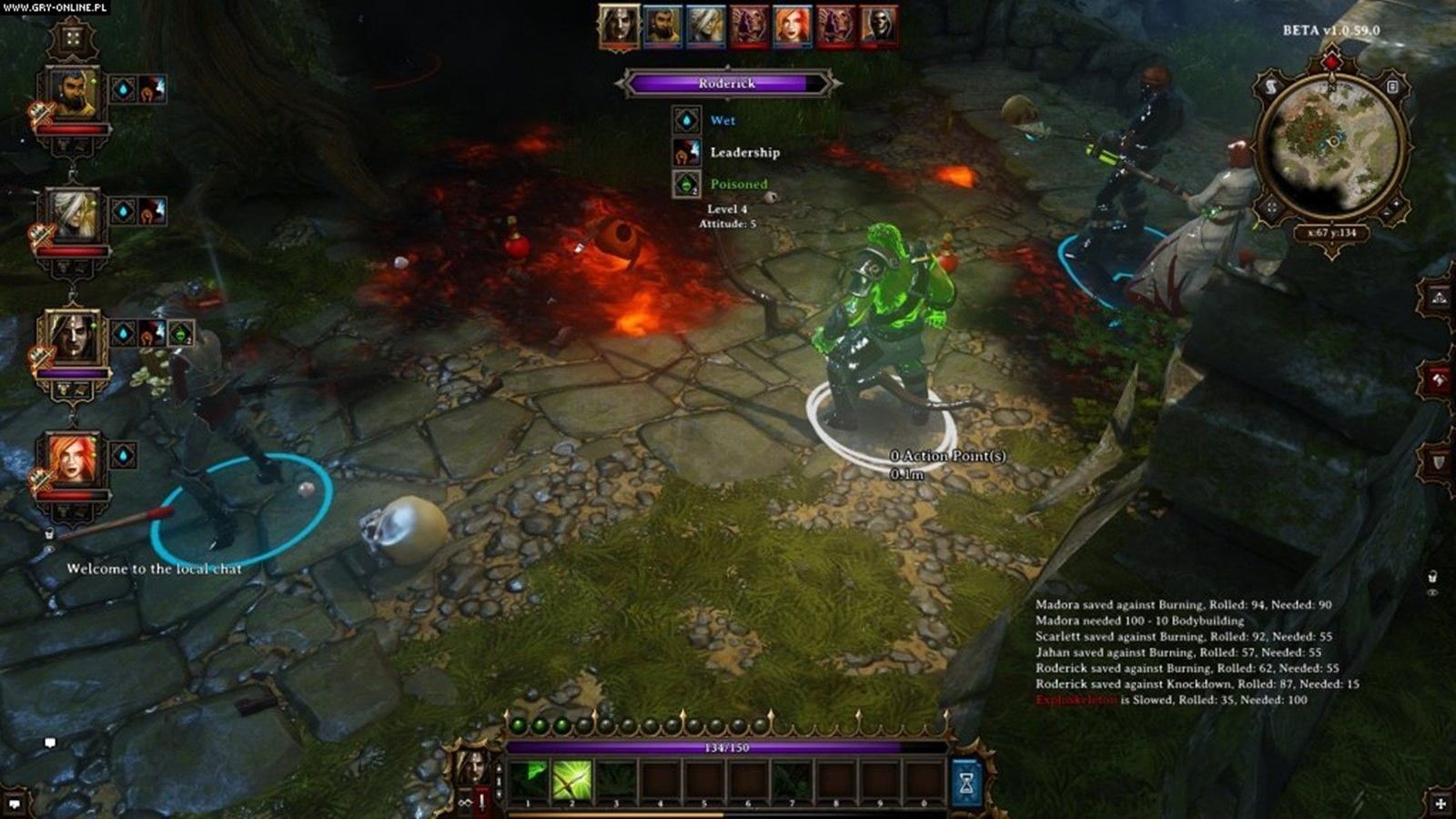Click the red-haired woman in turn order bar

pos(792,25)
